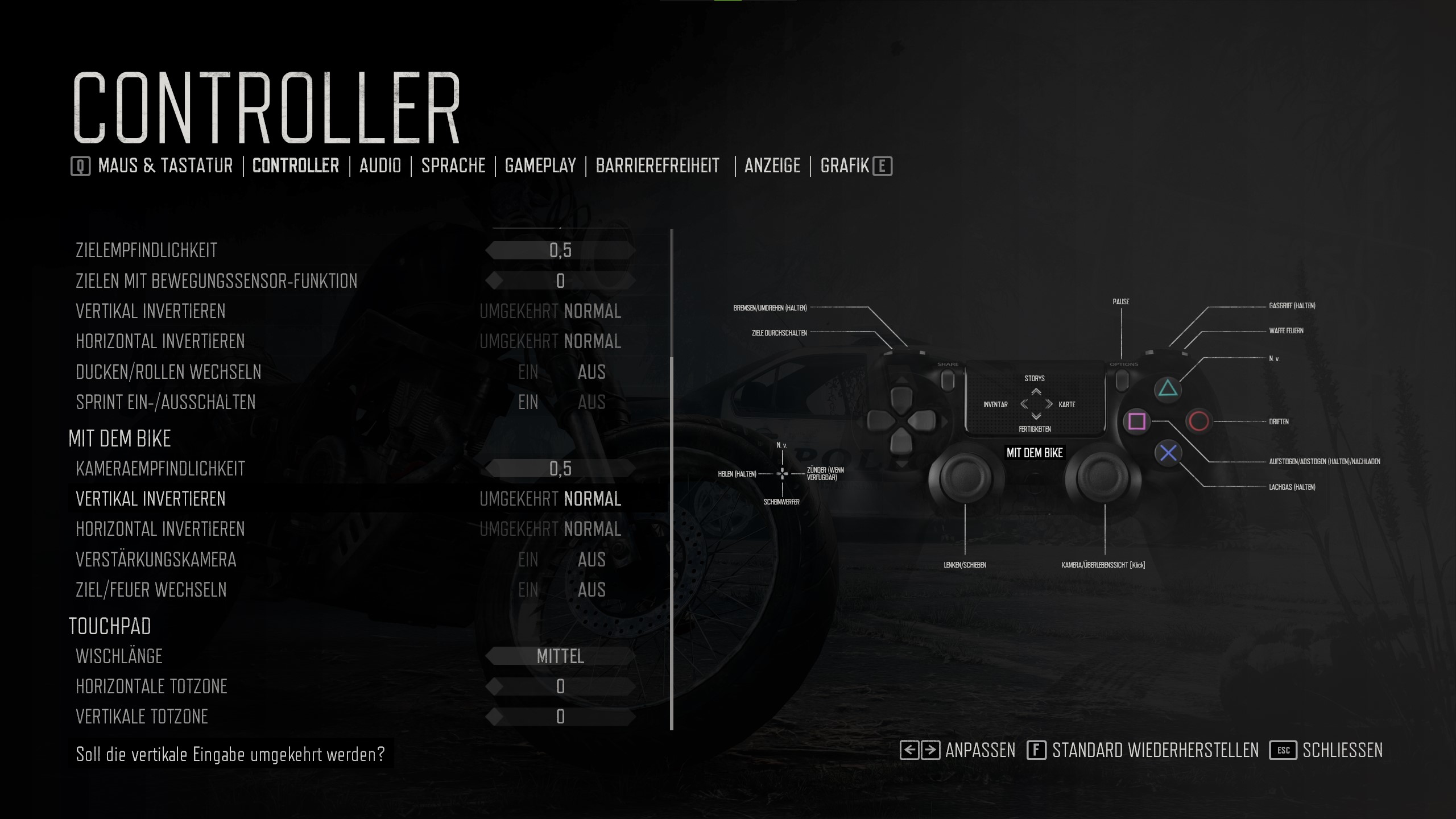The width and height of the screenshot is (1456, 819).
Task: Select the Vertikale Totzone slider
Action: 560,717
